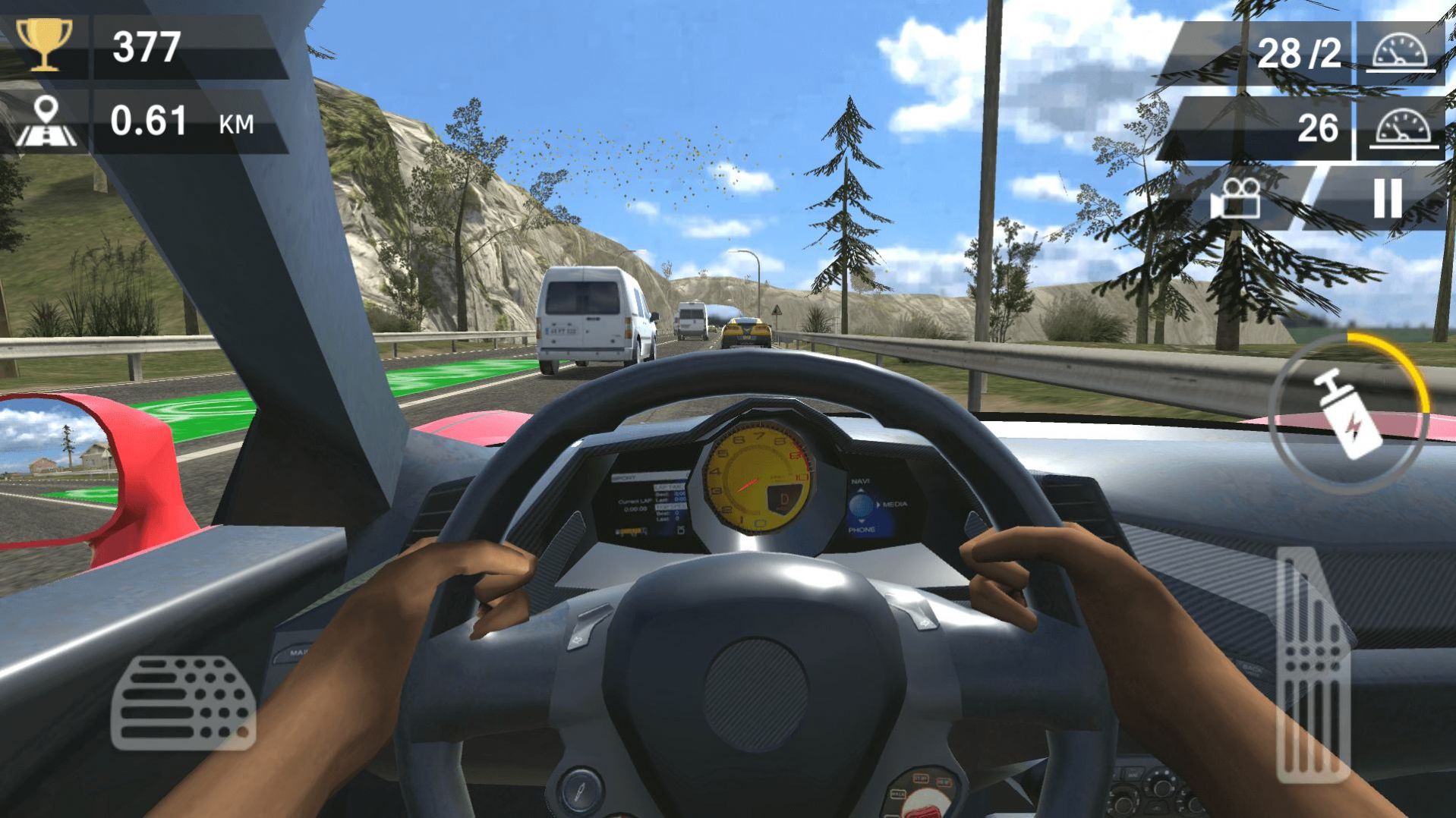The width and height of the screenshot is (1456, 818).
Task: Switch the camera view
Action: (1236, 199)
